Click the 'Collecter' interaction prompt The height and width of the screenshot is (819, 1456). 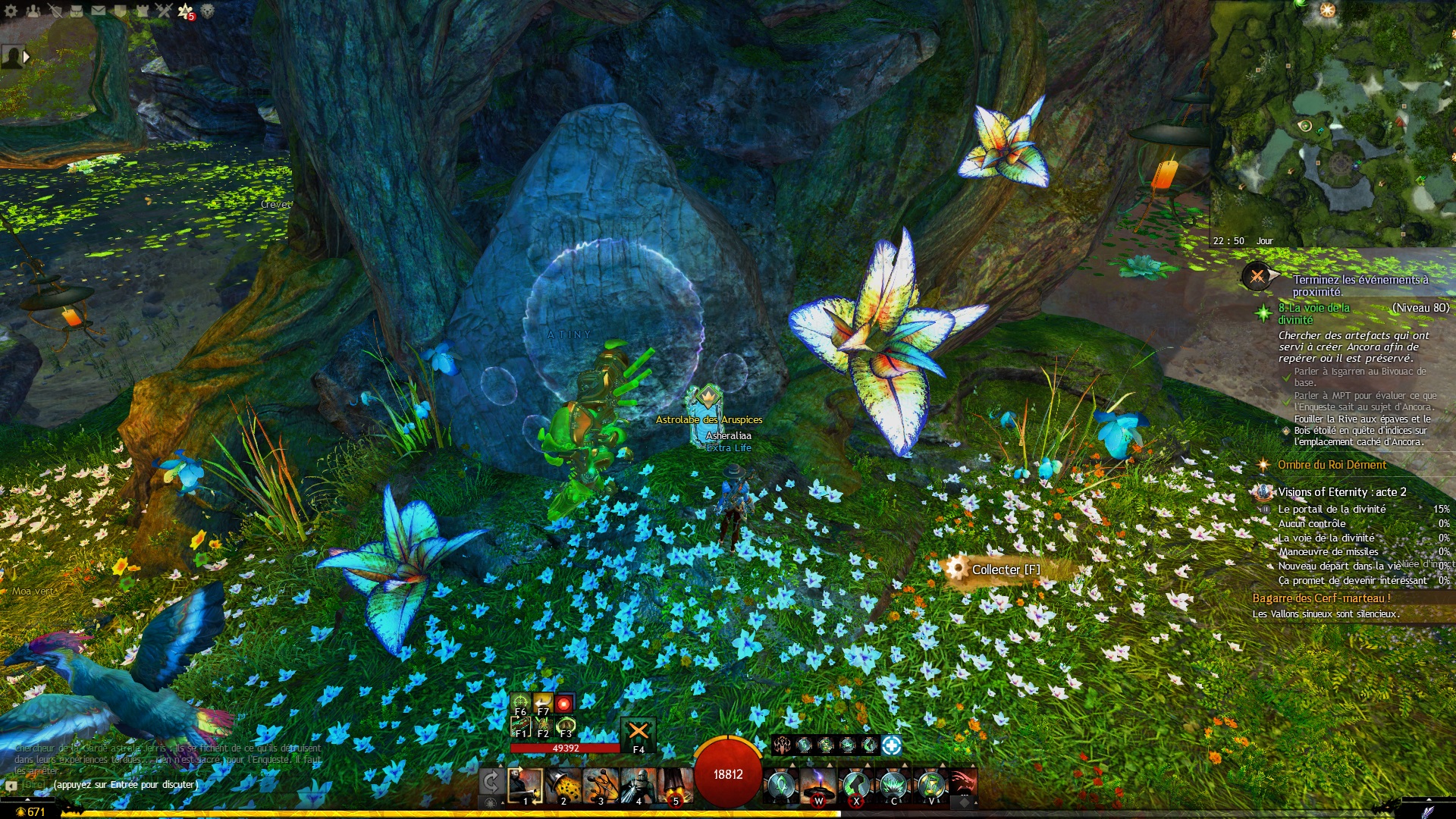click(x=1005, y=570)
